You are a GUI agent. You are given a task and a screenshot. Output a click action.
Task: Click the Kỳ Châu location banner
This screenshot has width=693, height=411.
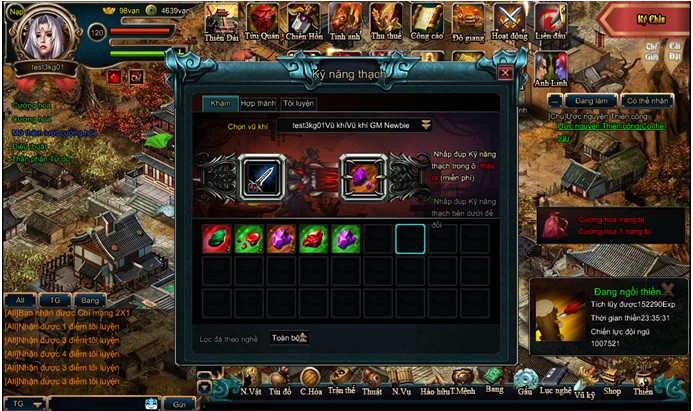tap(651, 19)
